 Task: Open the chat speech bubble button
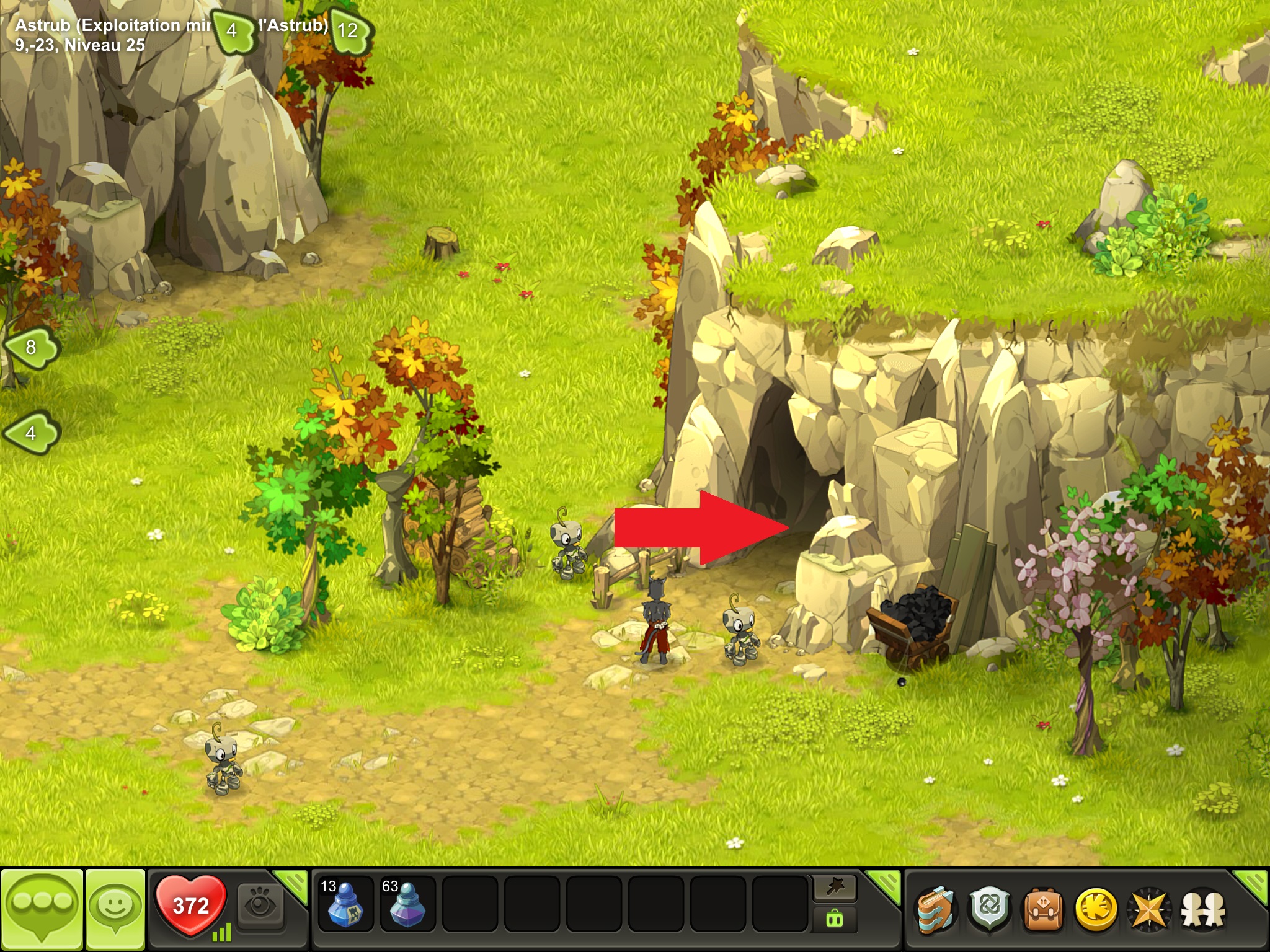(42, 909)
